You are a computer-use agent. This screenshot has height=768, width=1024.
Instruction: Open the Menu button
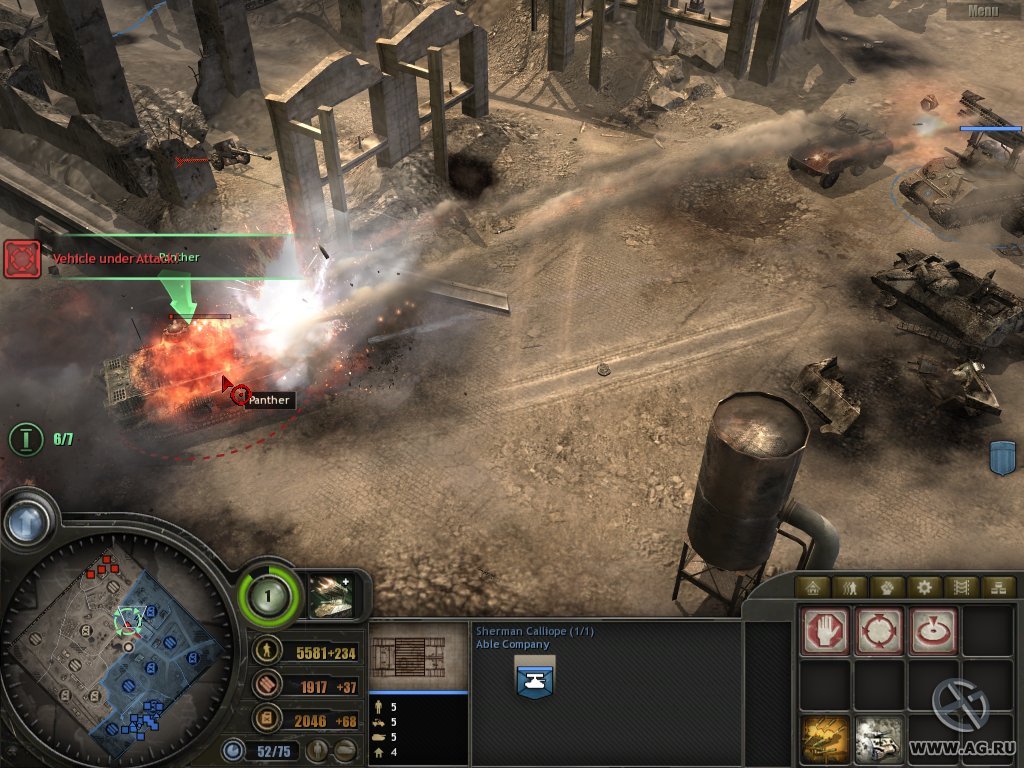983,11
